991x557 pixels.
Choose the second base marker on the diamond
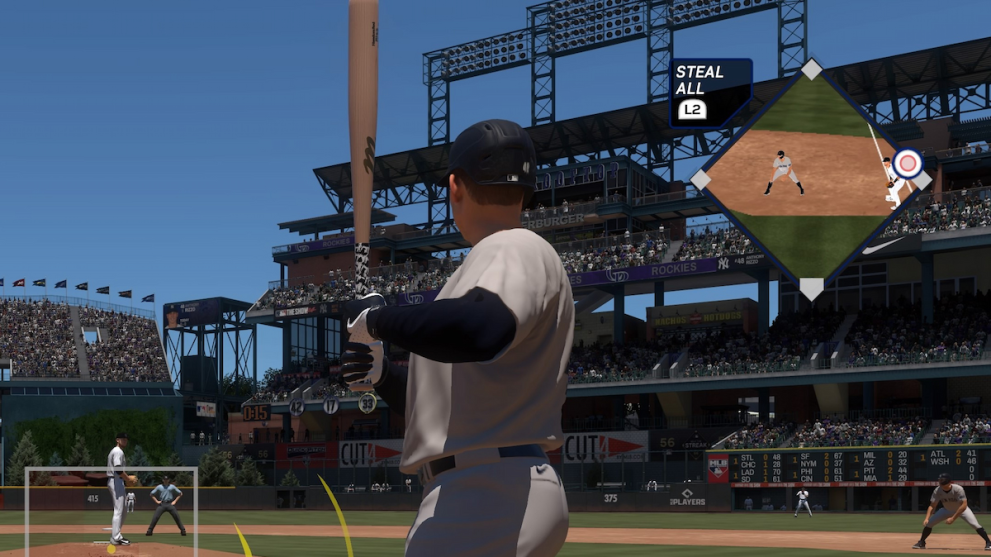[x=812, y=69]
